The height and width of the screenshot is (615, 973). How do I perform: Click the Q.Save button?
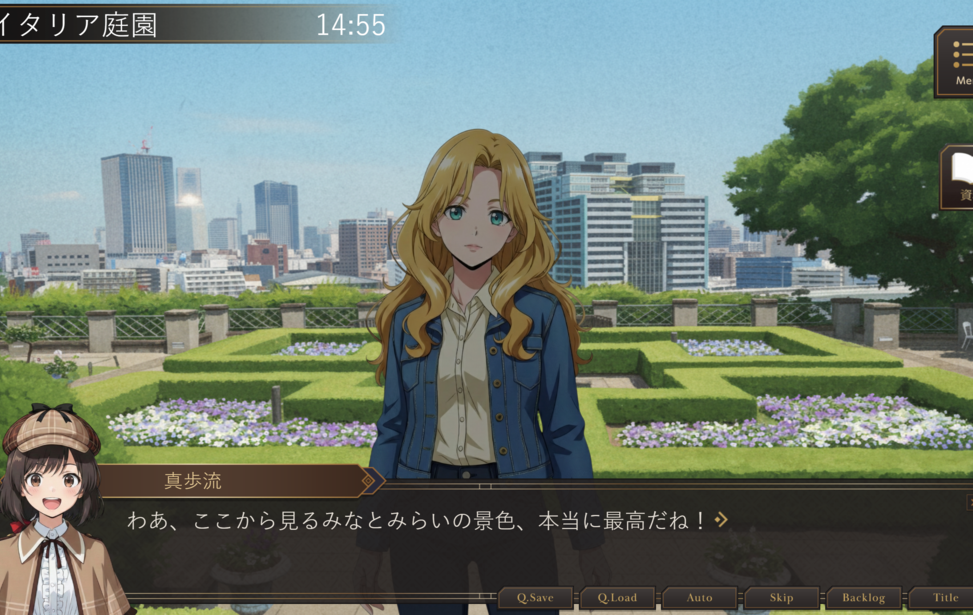click(x=536, y=598)
